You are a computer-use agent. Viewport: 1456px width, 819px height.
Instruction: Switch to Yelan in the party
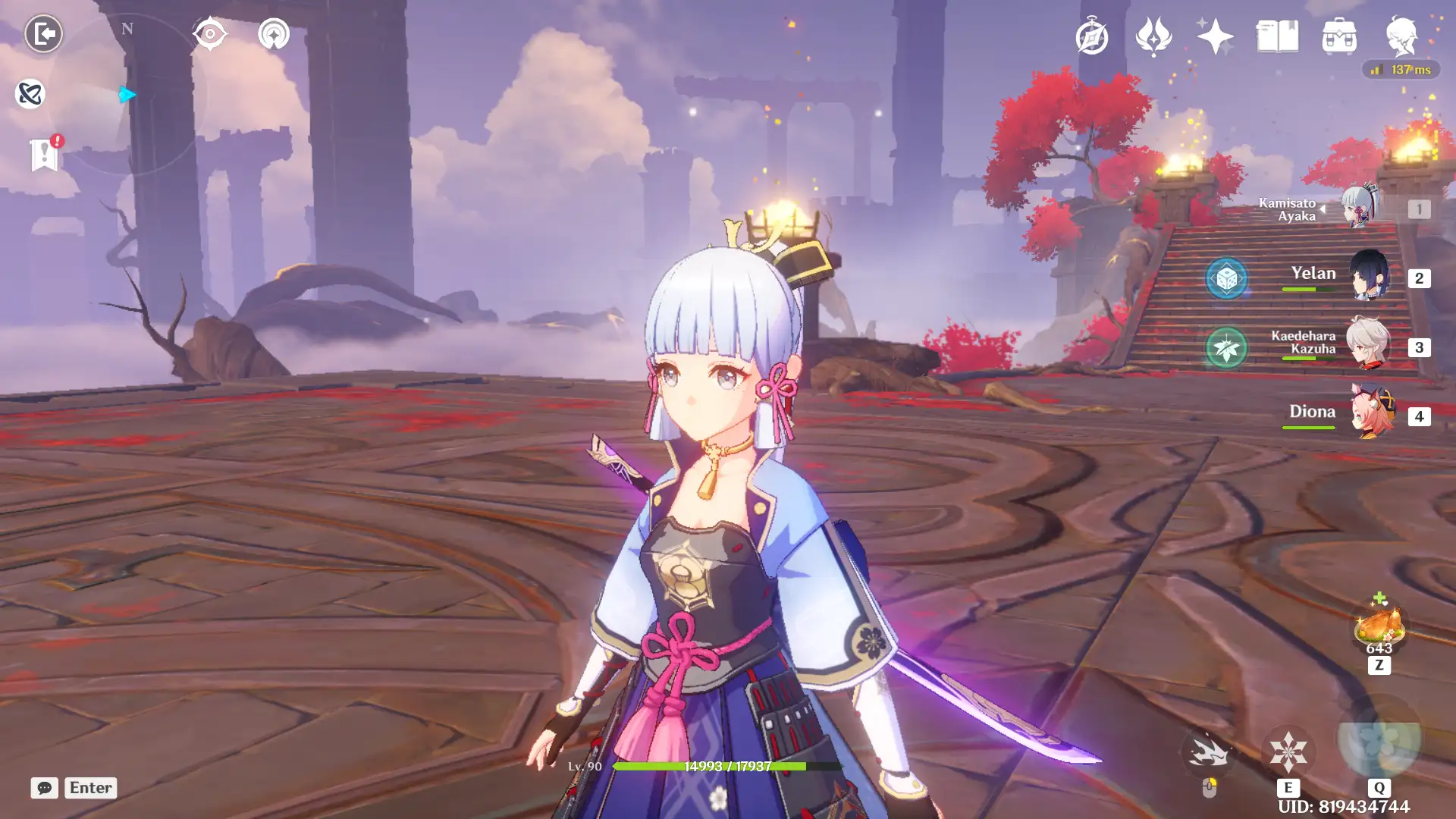pos(1368,276)
